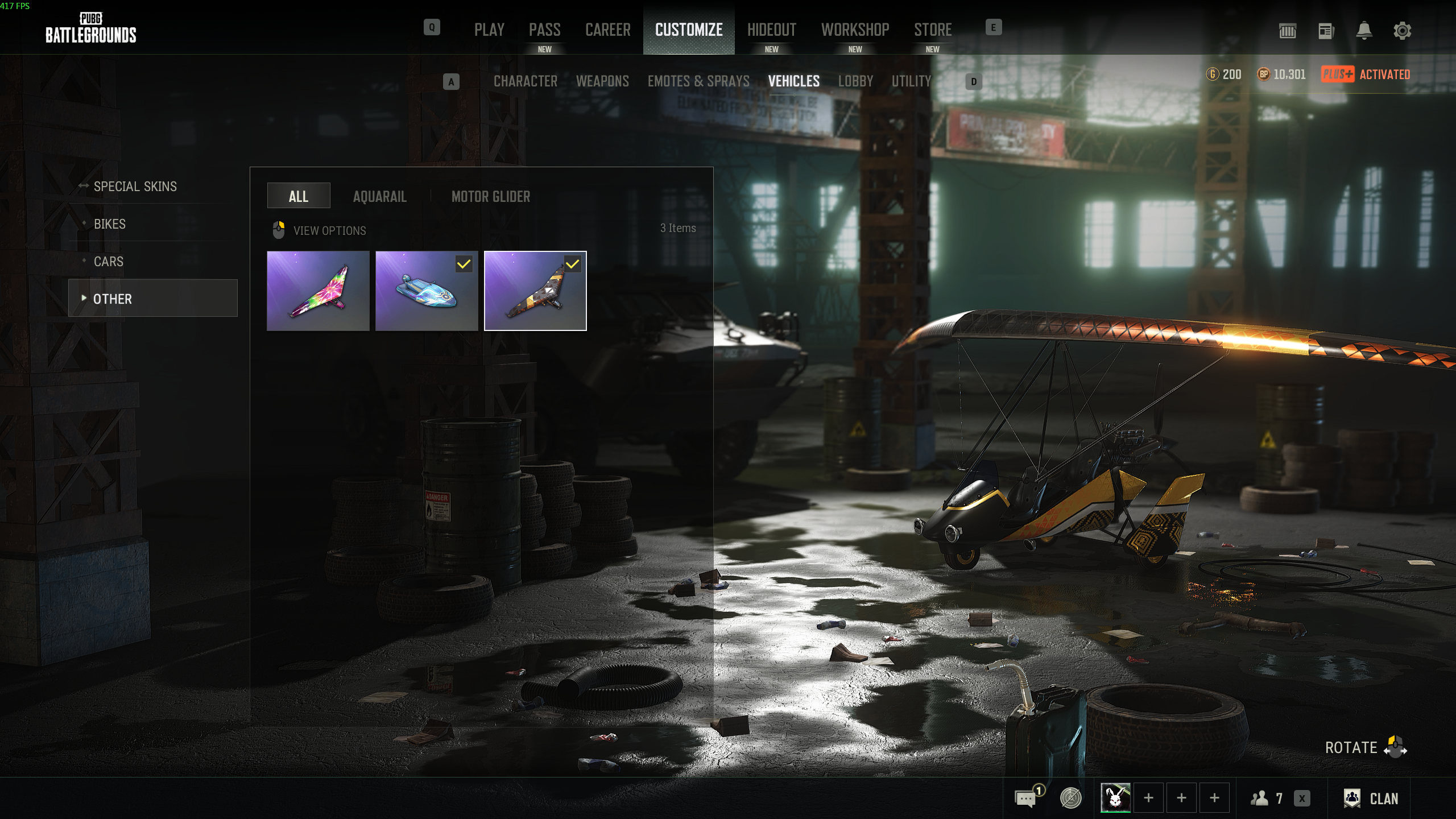Open the Utility sub-tab
1456x819 pixels.
point(911,81)
